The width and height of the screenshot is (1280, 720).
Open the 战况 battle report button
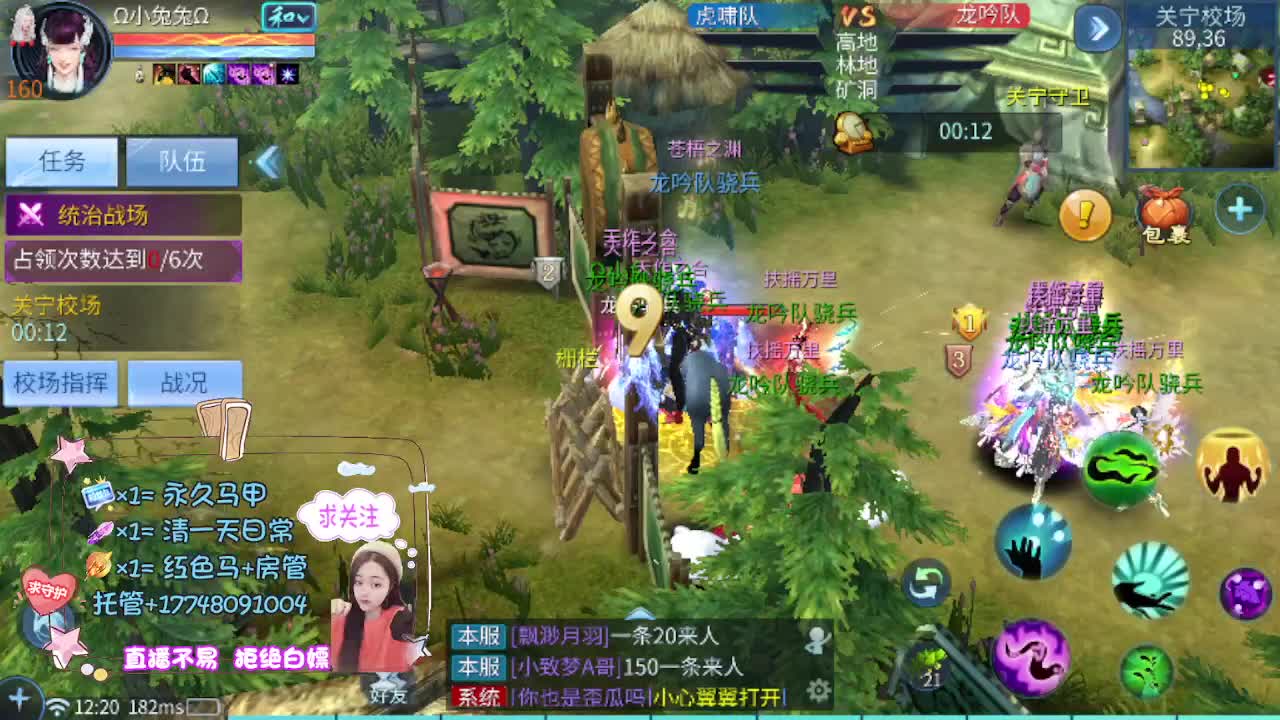(x=186, y=383)
